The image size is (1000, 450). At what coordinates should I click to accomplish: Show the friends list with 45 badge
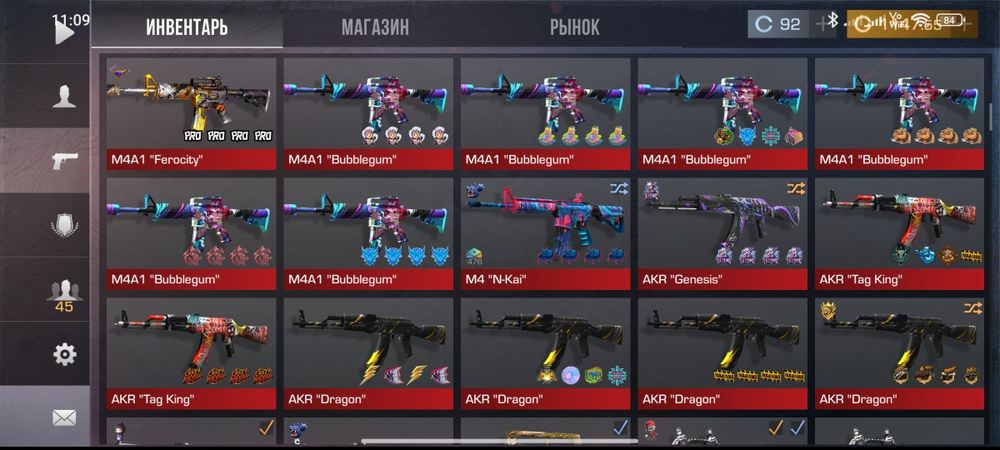click(x=65, y=292)
